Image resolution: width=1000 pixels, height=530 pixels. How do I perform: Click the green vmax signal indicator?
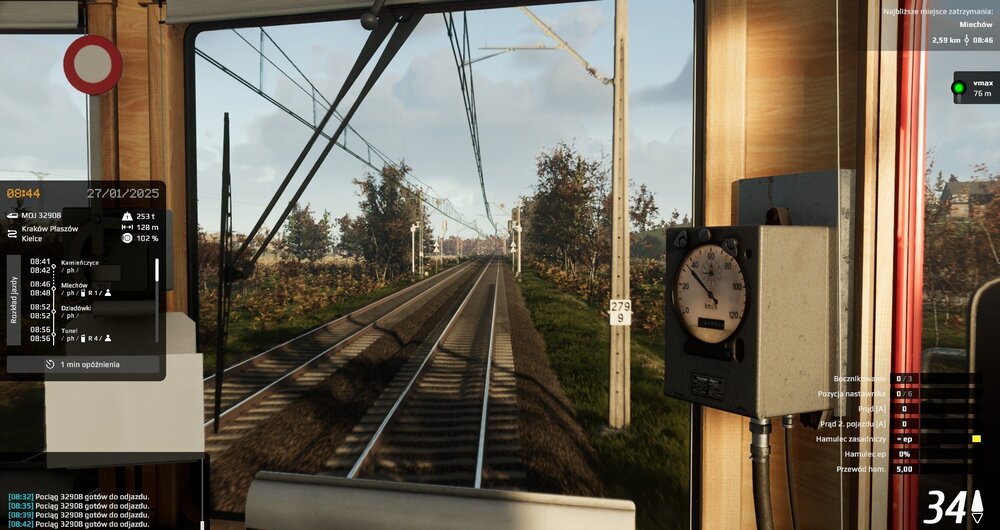pyautogui.click(x=958, y=88)
